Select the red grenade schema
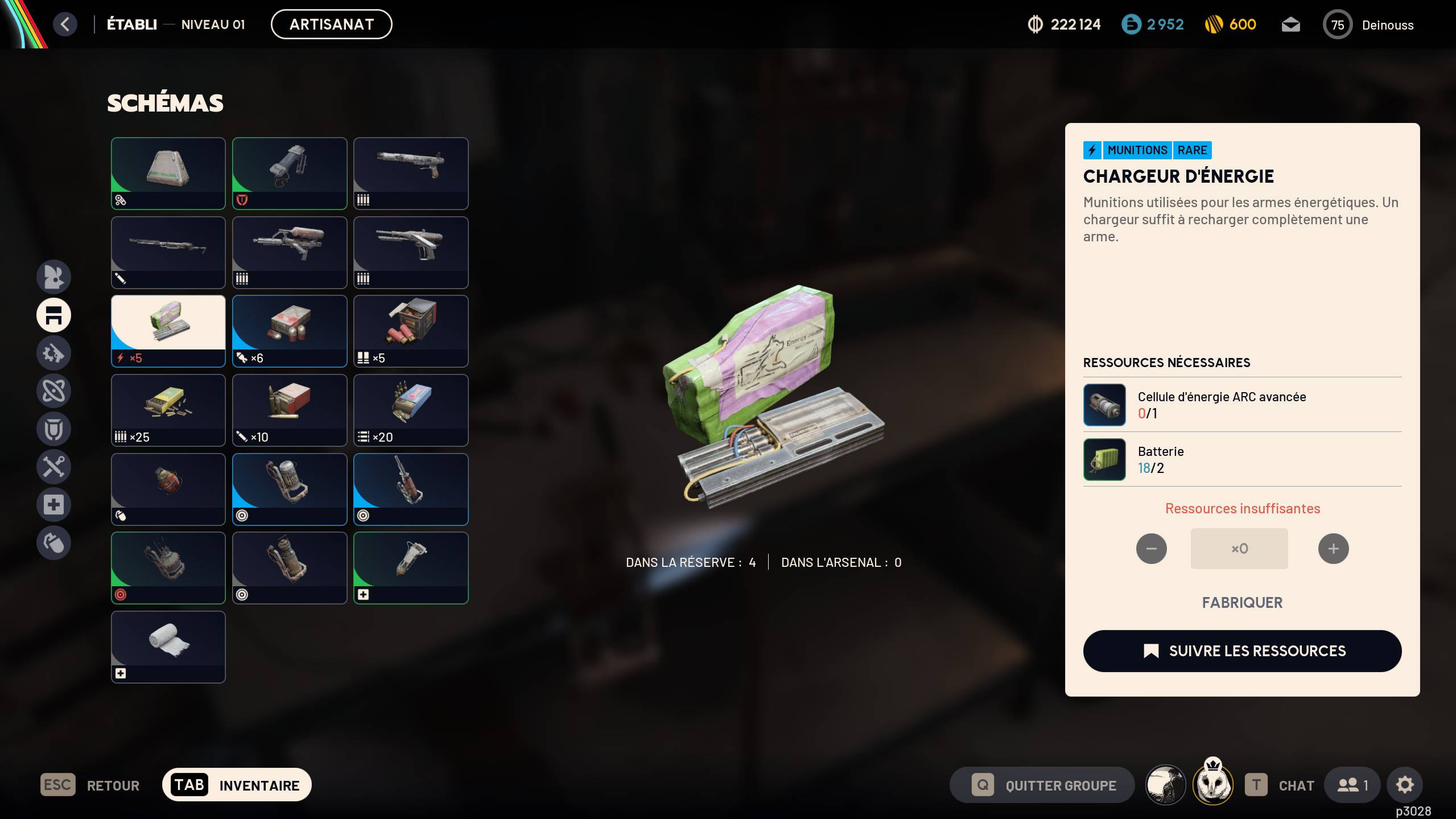The image size is (1456, 819). coord(168,489)
